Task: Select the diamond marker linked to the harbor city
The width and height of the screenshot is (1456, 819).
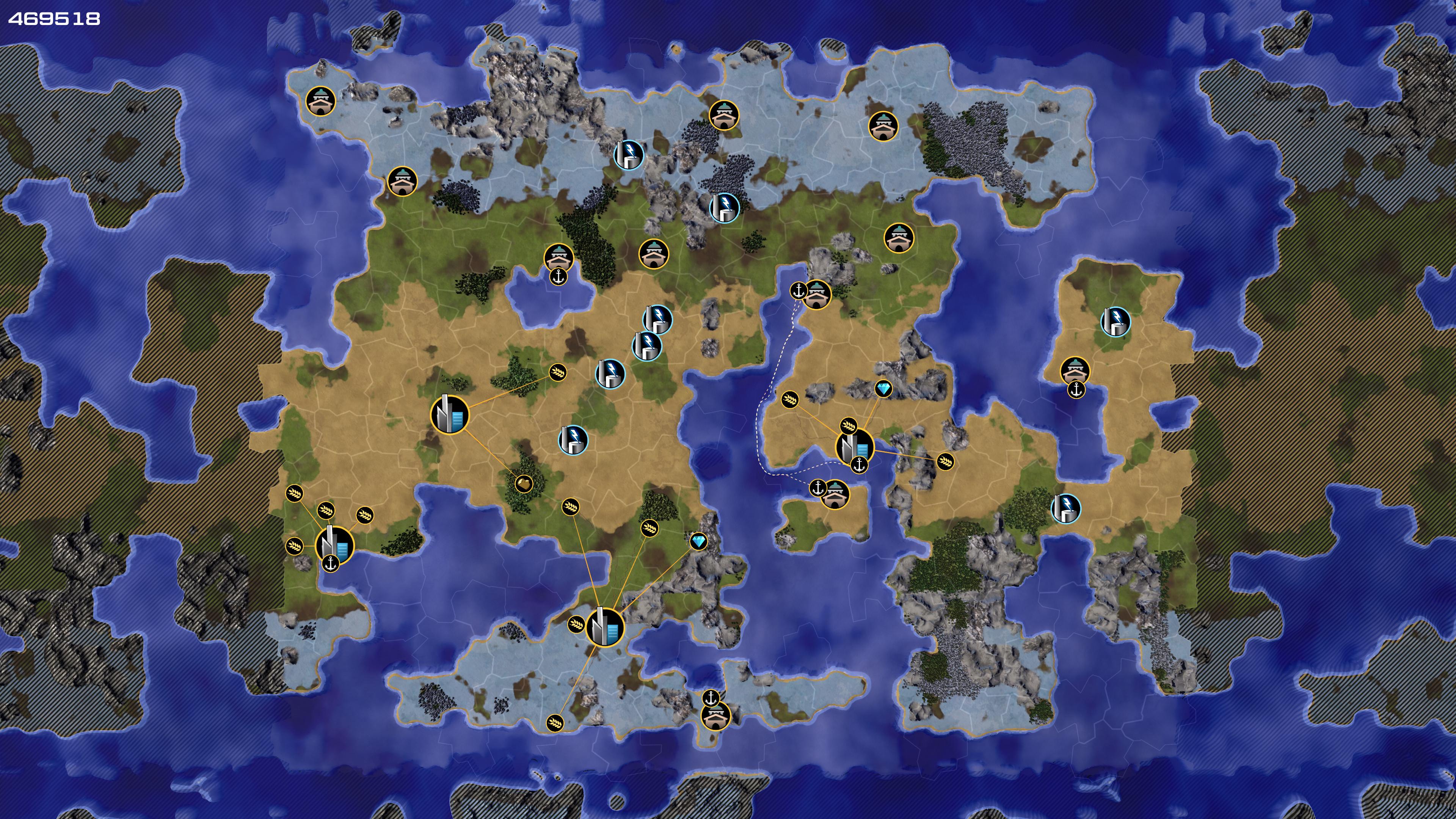Action: tap(883, 389)
